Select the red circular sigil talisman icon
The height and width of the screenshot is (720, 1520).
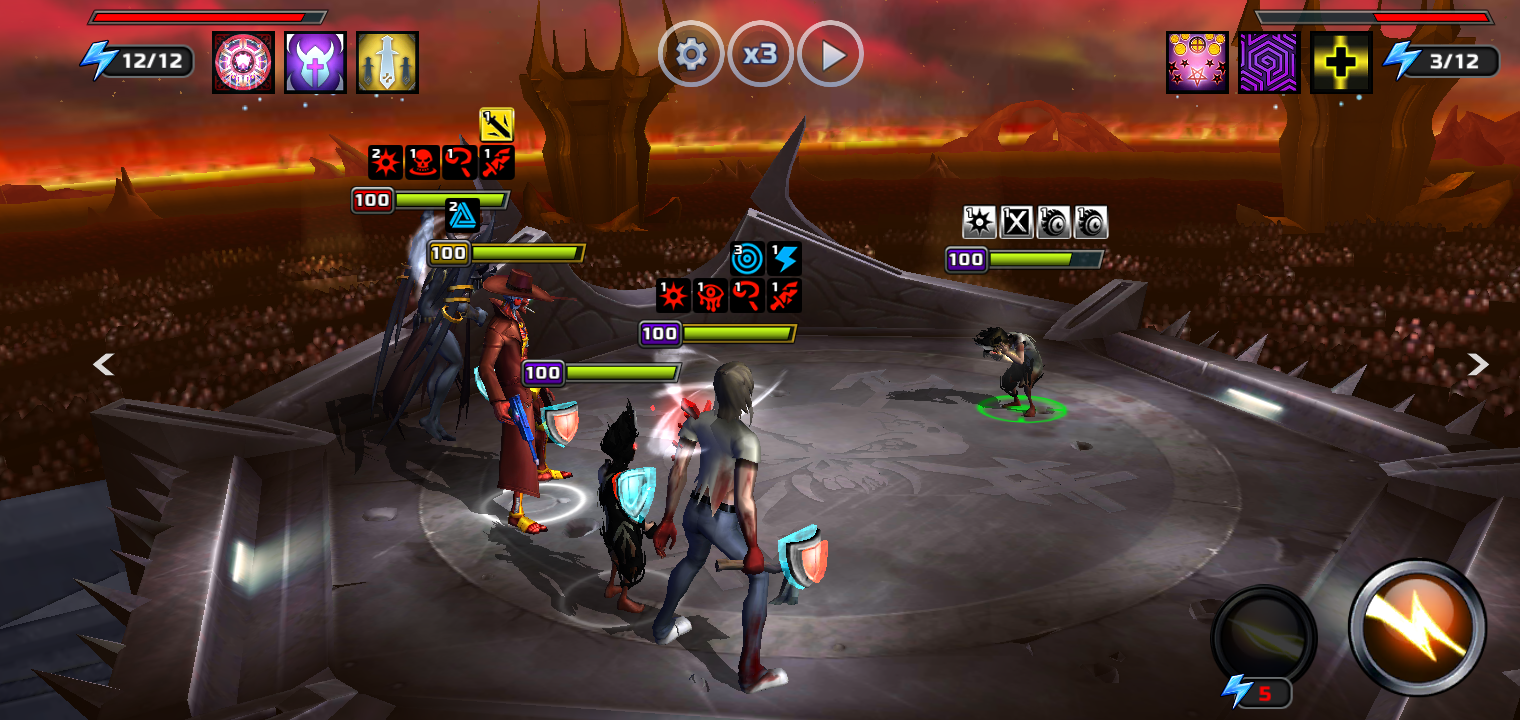243,62
